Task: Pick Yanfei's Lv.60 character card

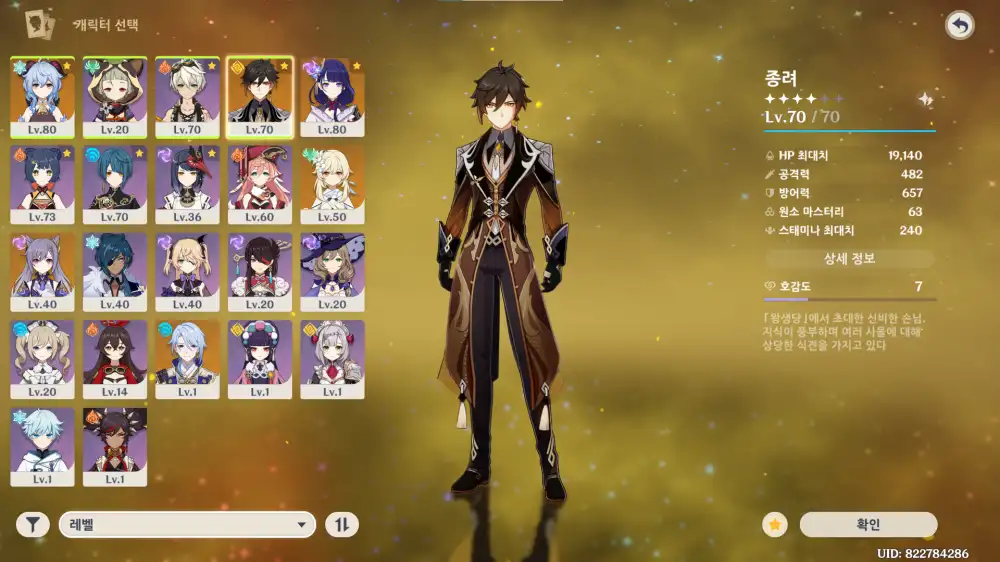Action: (x=259, y=184)
